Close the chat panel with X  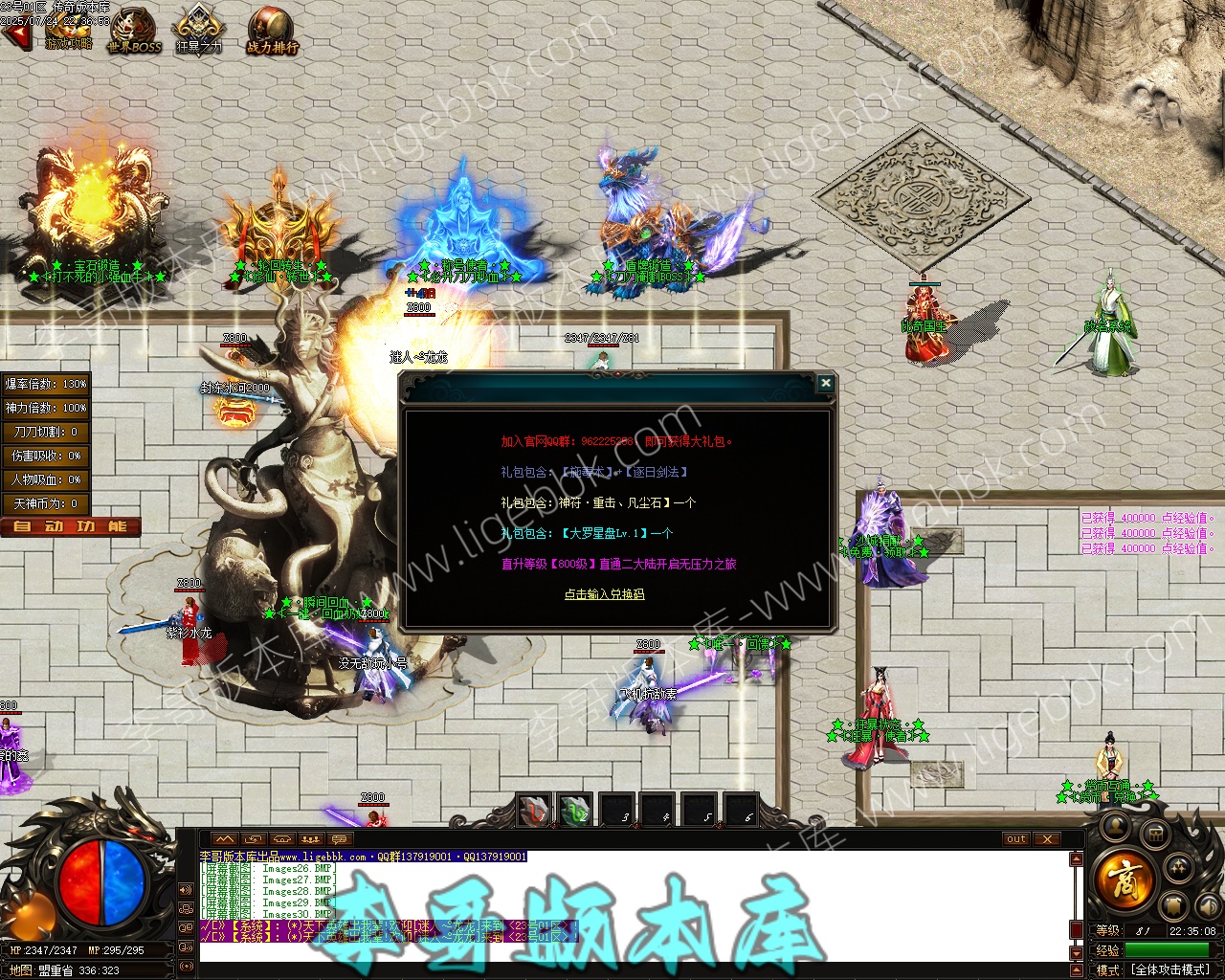tap(1048, 839)
